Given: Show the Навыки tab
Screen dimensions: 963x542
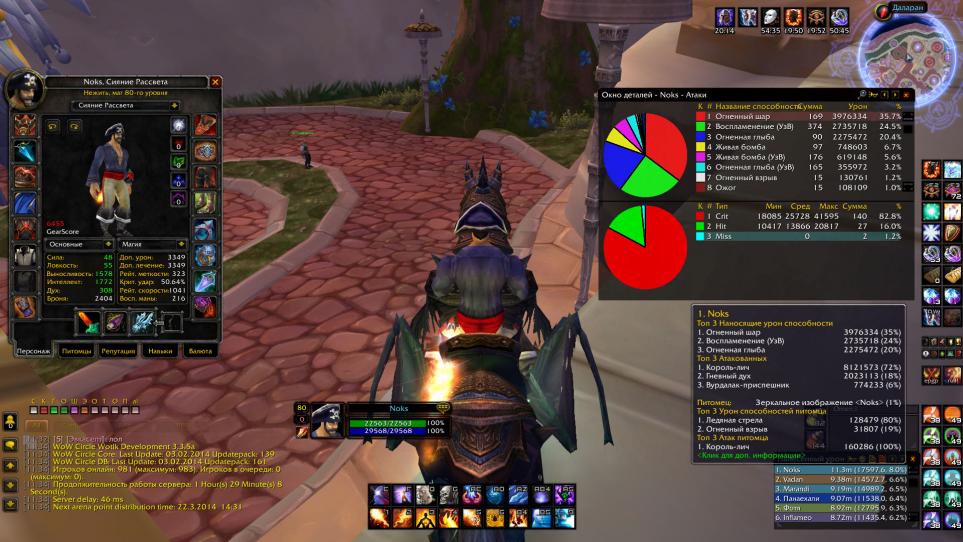Looking at the screenshot, I should click(160, 352).
